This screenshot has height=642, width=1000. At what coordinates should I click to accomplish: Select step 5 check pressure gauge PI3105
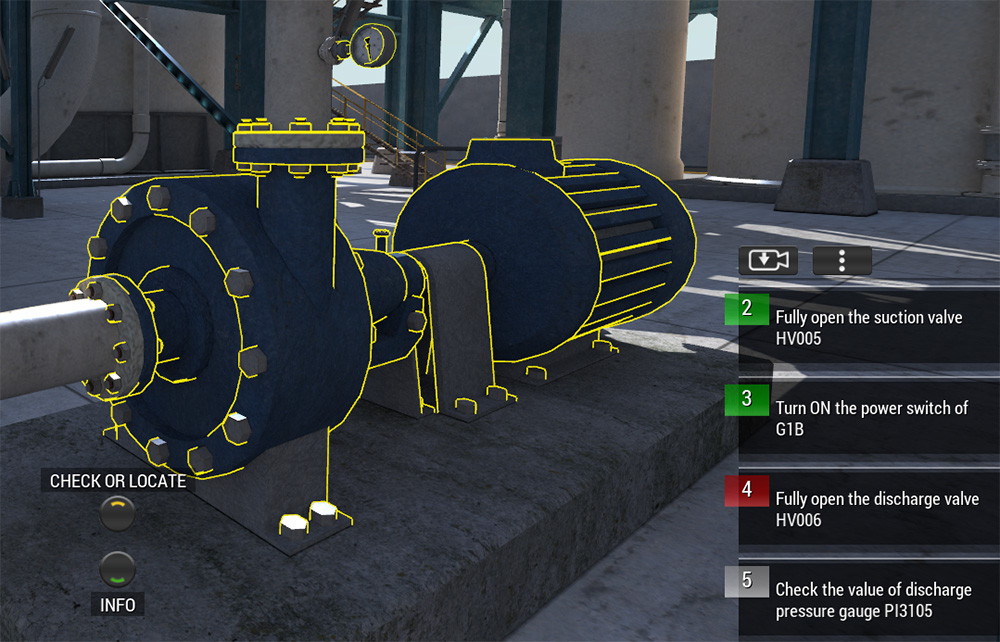(x=868, y=600)
